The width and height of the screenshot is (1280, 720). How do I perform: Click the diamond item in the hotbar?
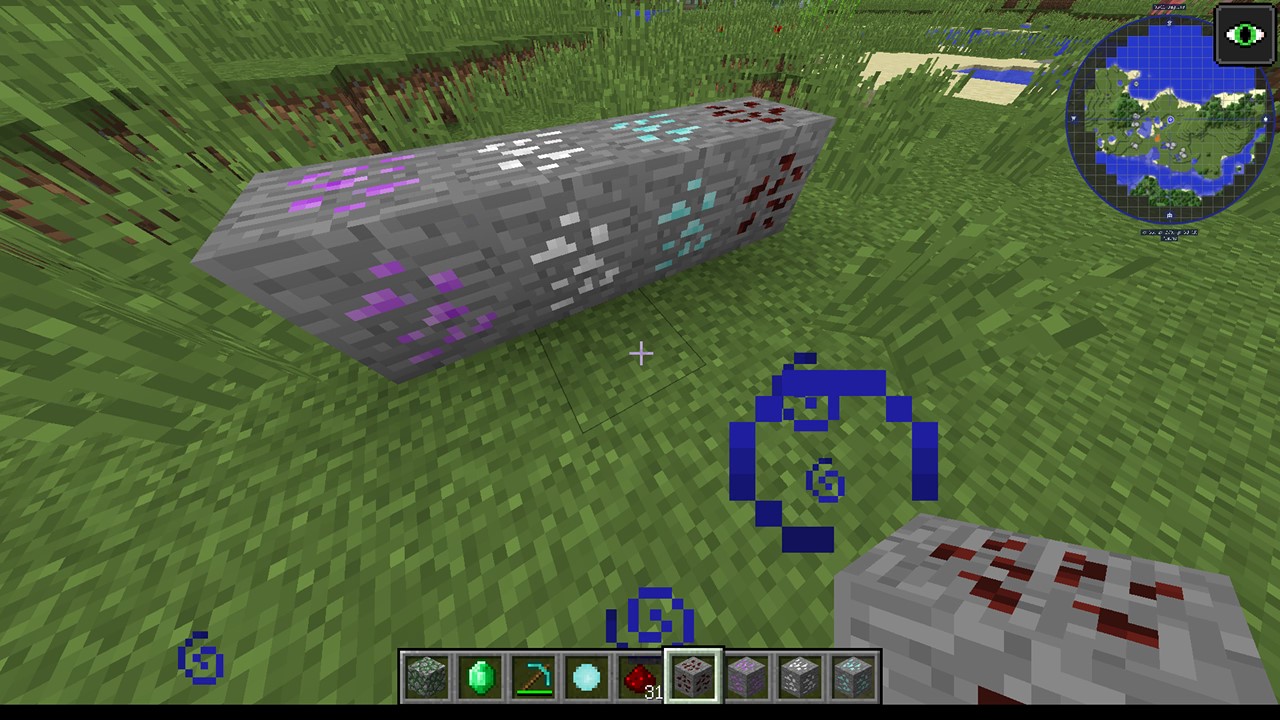587,678
